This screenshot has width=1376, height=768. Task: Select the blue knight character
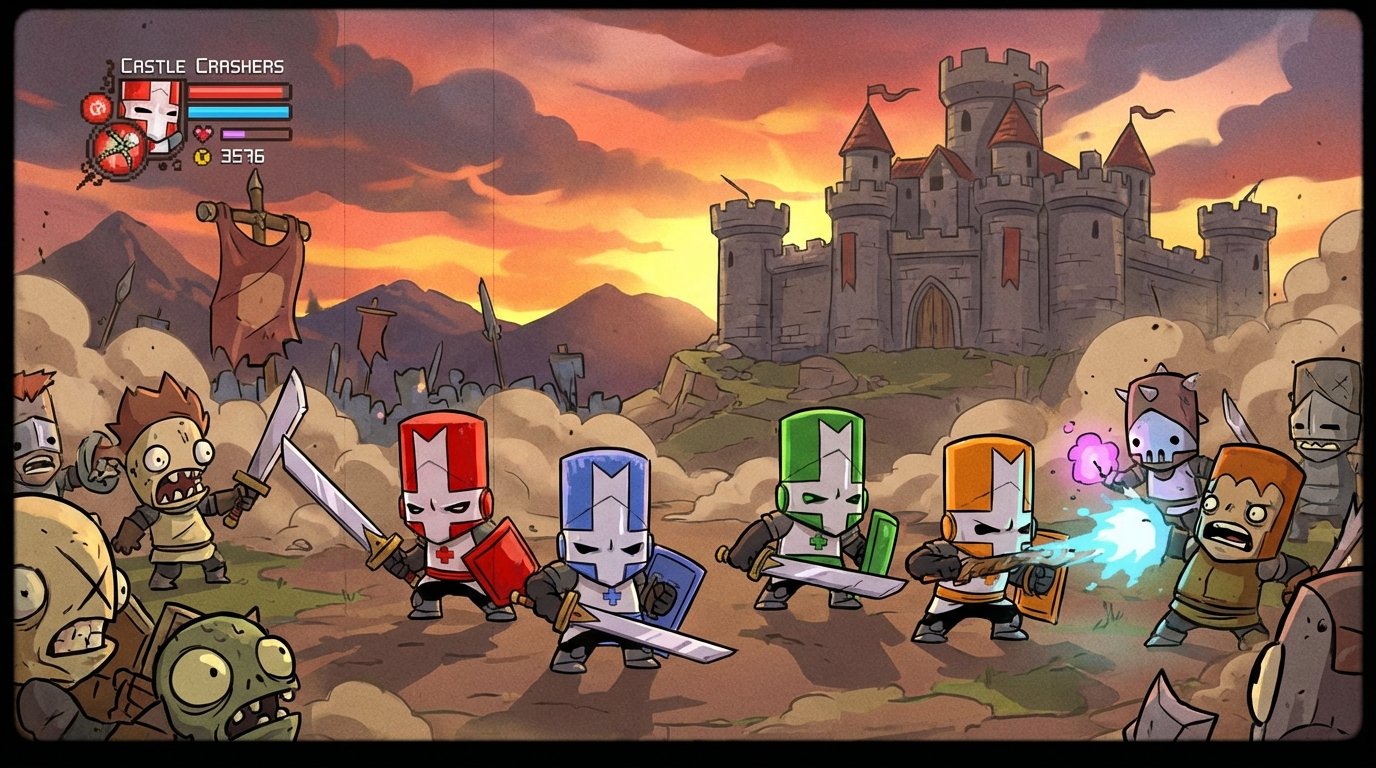point(604,545)
